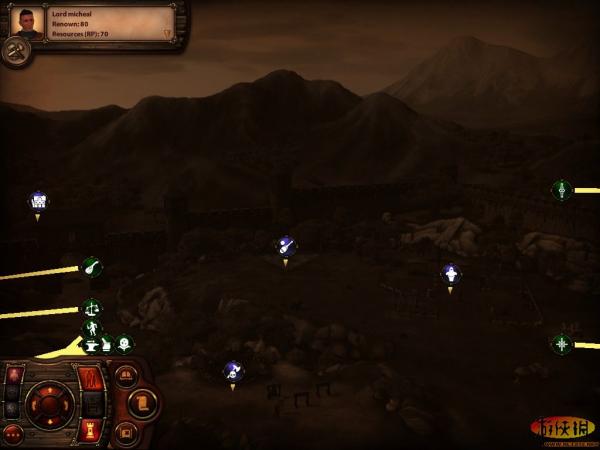600x450 pixels.
Task: Select the green skull marker
Action: pos(123,343)
